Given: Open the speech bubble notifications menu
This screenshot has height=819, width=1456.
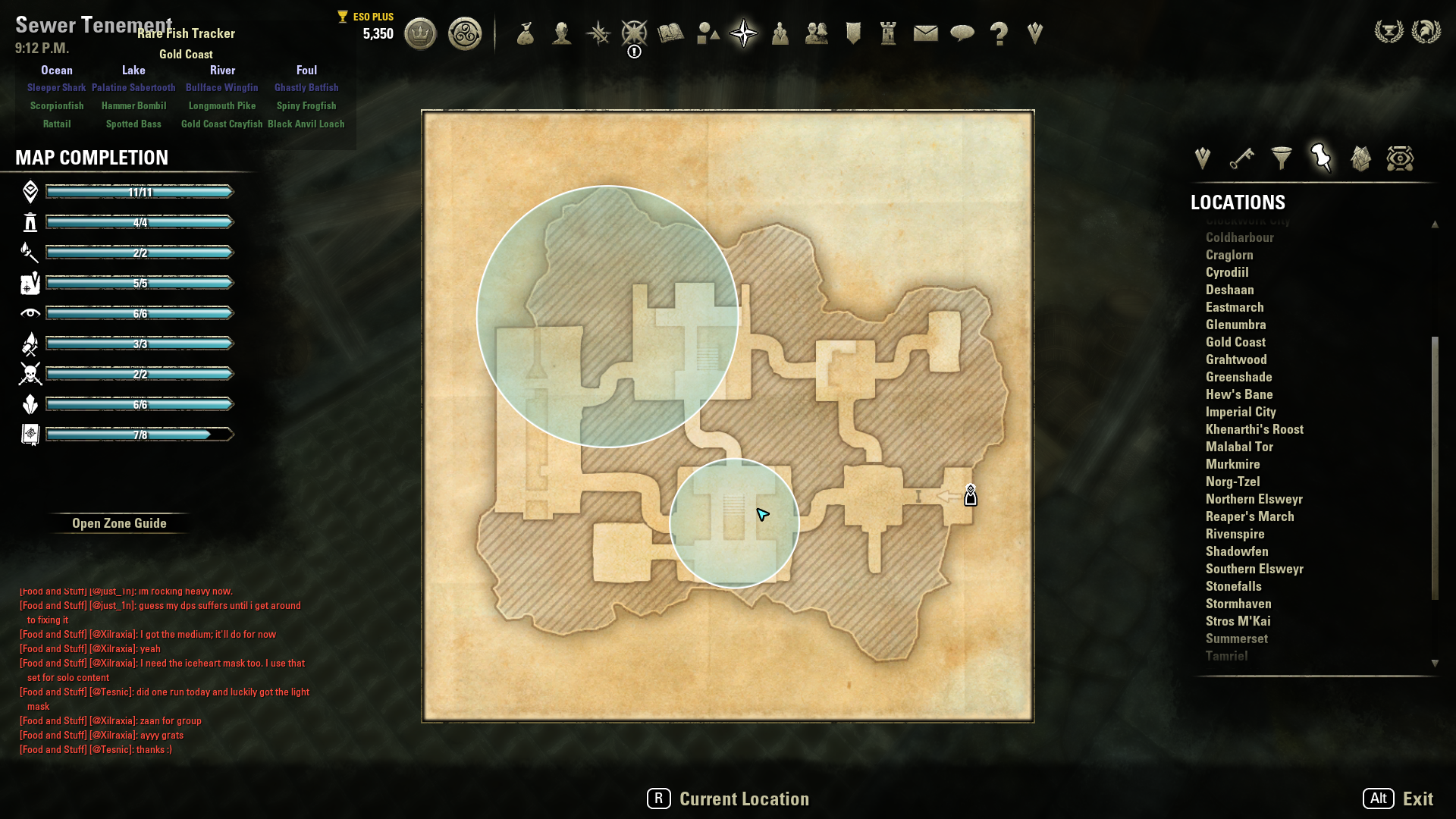Looking at the screenshot, I should [x=962, y=34].
